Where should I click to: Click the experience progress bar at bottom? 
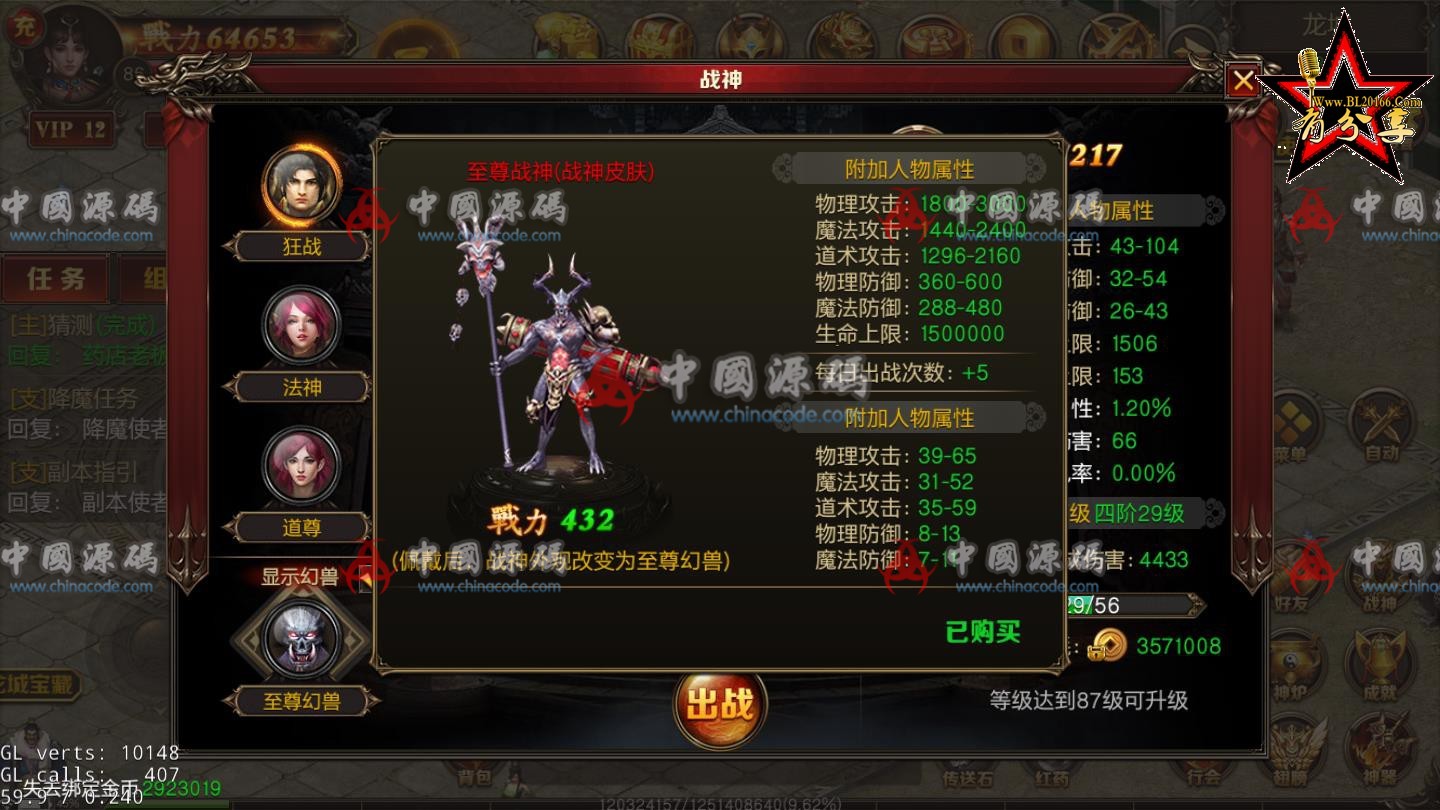click(720, 800)
